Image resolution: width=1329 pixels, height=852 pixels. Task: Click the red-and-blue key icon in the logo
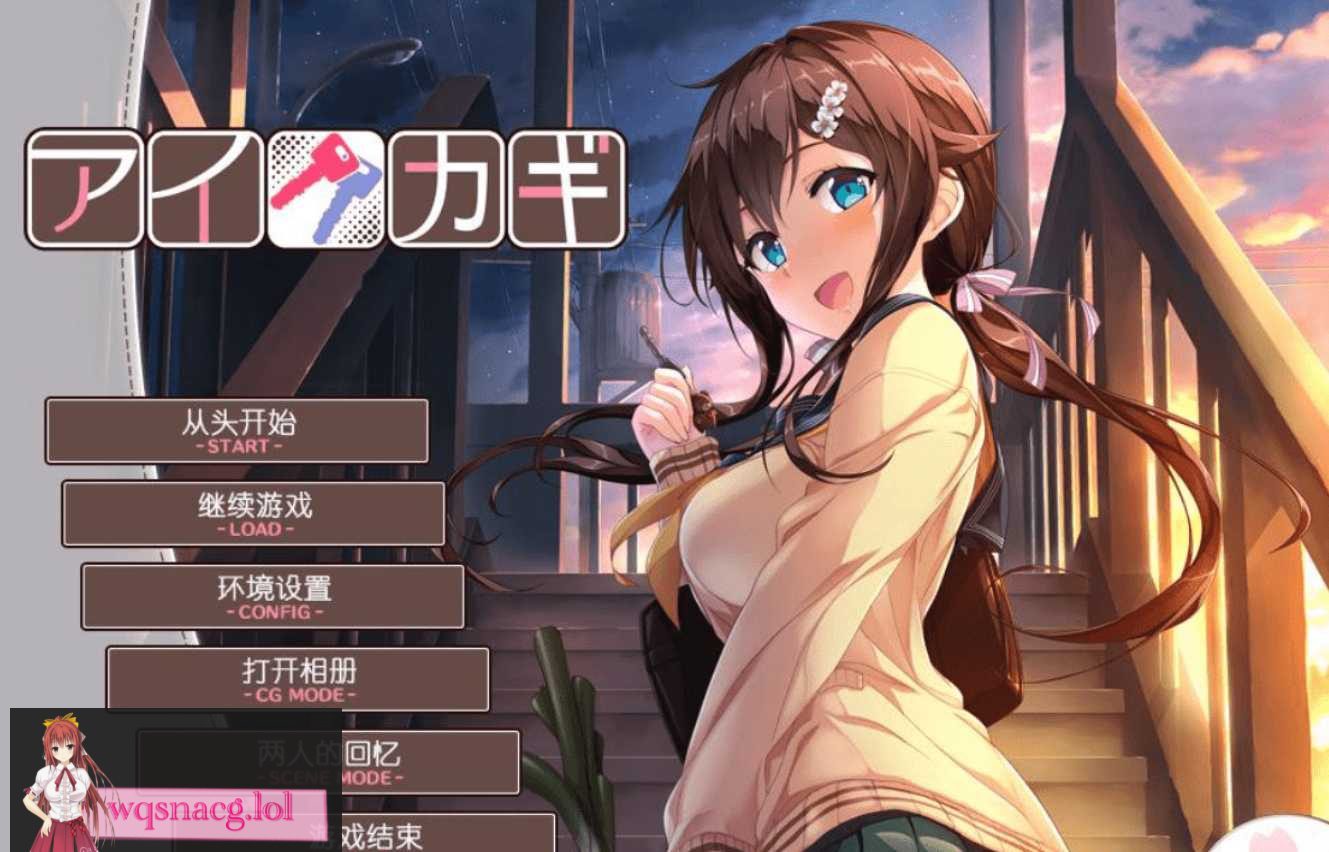point(330,188)
